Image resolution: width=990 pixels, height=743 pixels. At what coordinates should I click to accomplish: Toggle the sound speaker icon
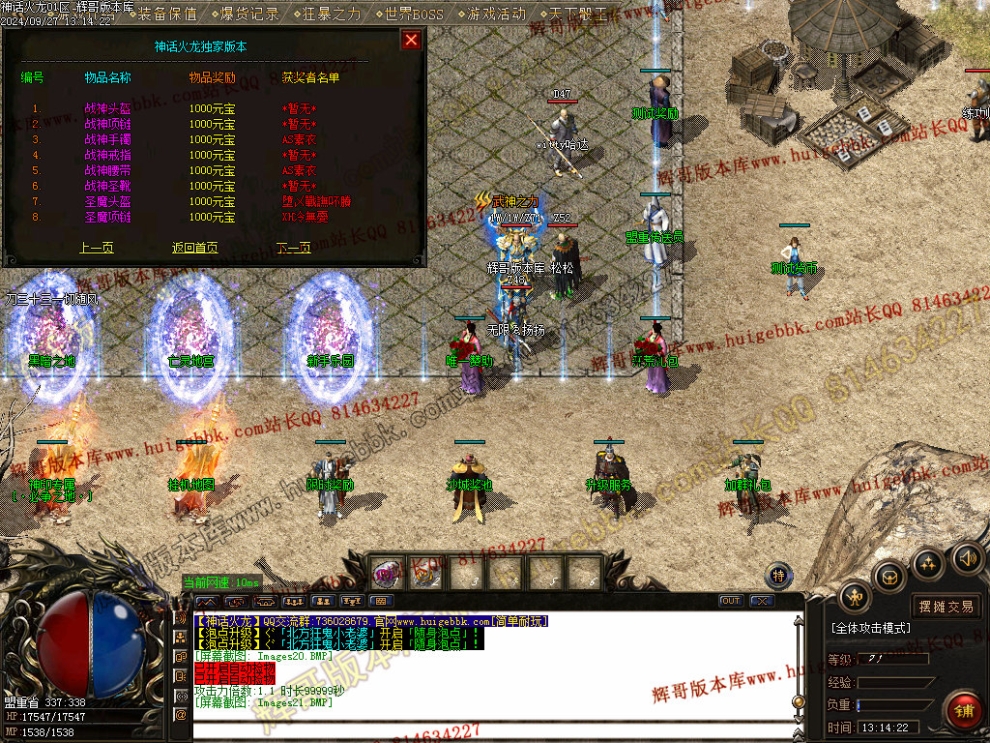(966, 556)
